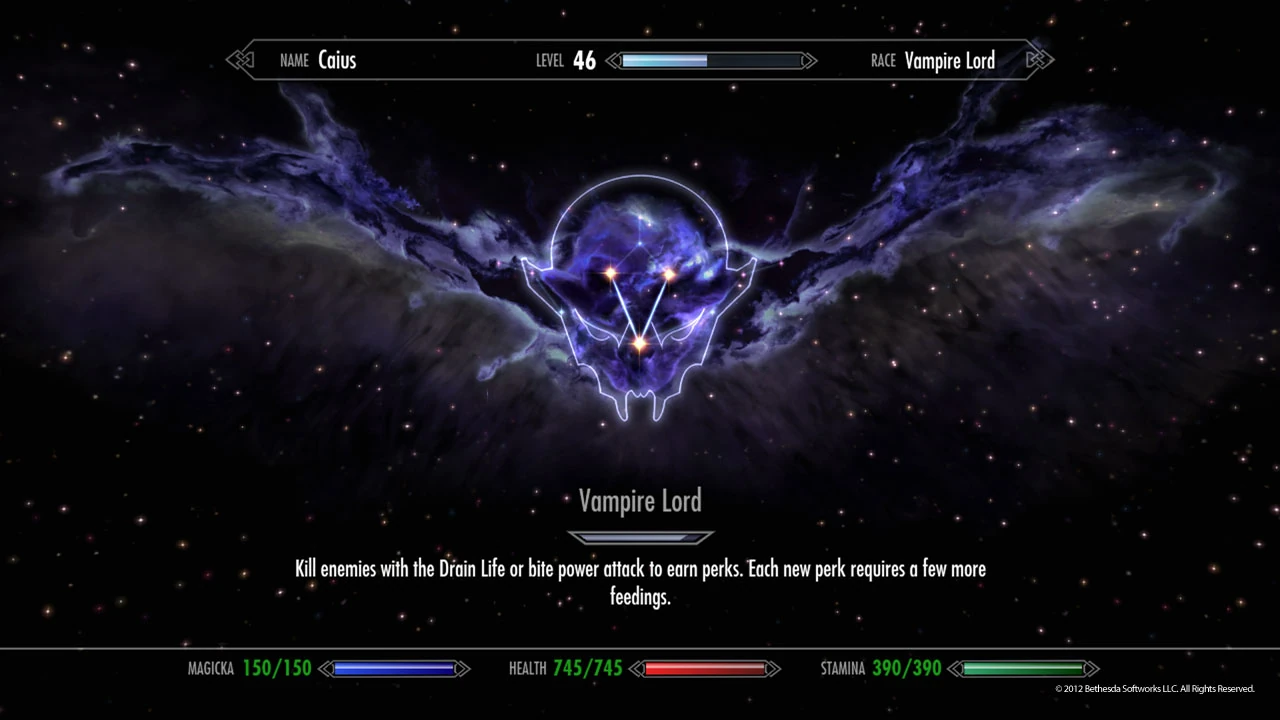Click the divider beneath the constellation title

(x=640, y=537)
